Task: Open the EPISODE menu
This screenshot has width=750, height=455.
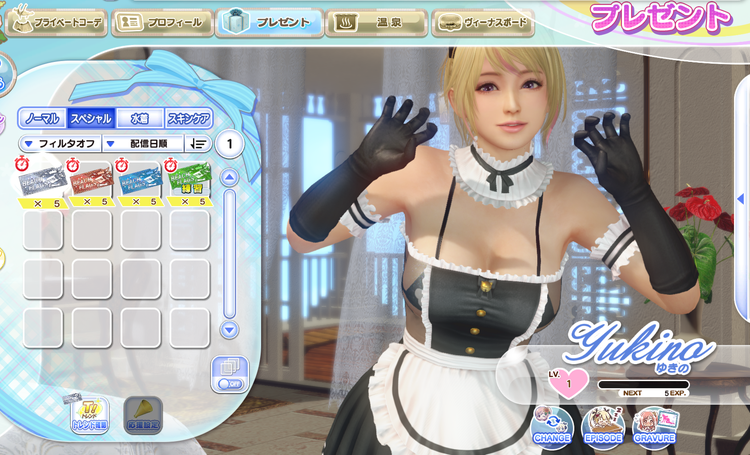Action: coord(603,426)
